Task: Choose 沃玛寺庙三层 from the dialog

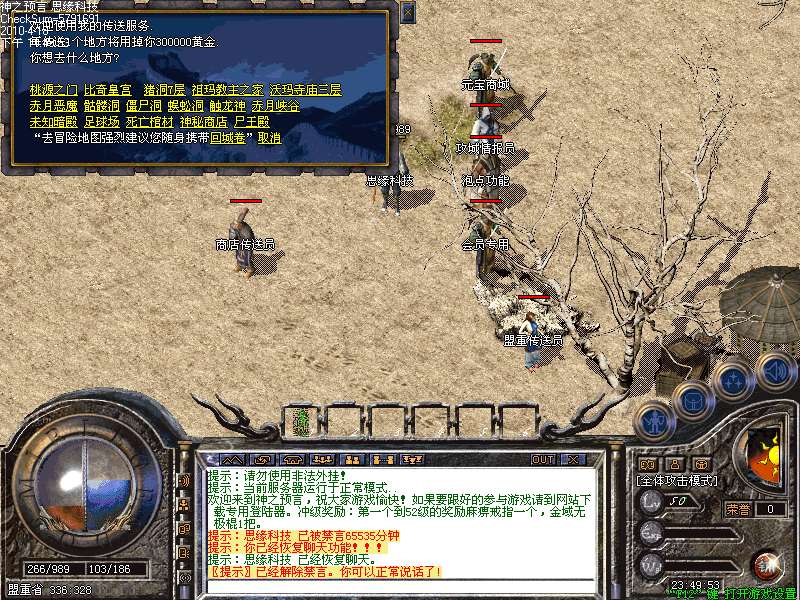Action: (x=305, y=90)
